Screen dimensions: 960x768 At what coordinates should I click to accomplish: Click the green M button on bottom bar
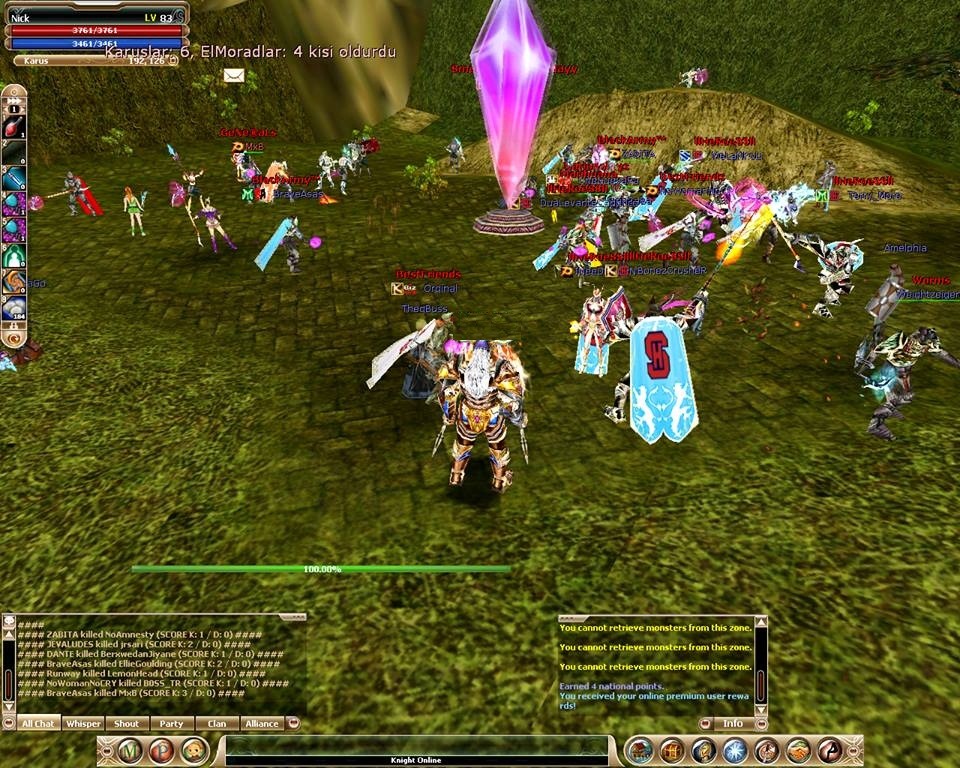pos(130,750)
